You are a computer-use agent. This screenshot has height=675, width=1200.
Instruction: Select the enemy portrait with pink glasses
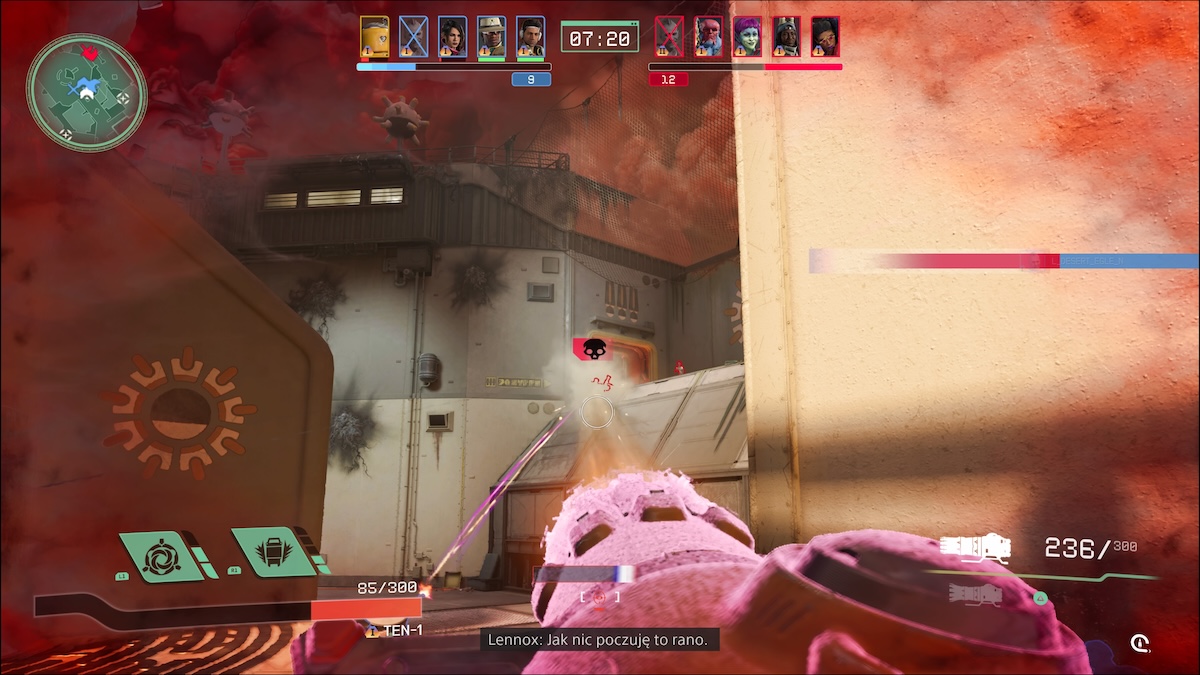825,37
